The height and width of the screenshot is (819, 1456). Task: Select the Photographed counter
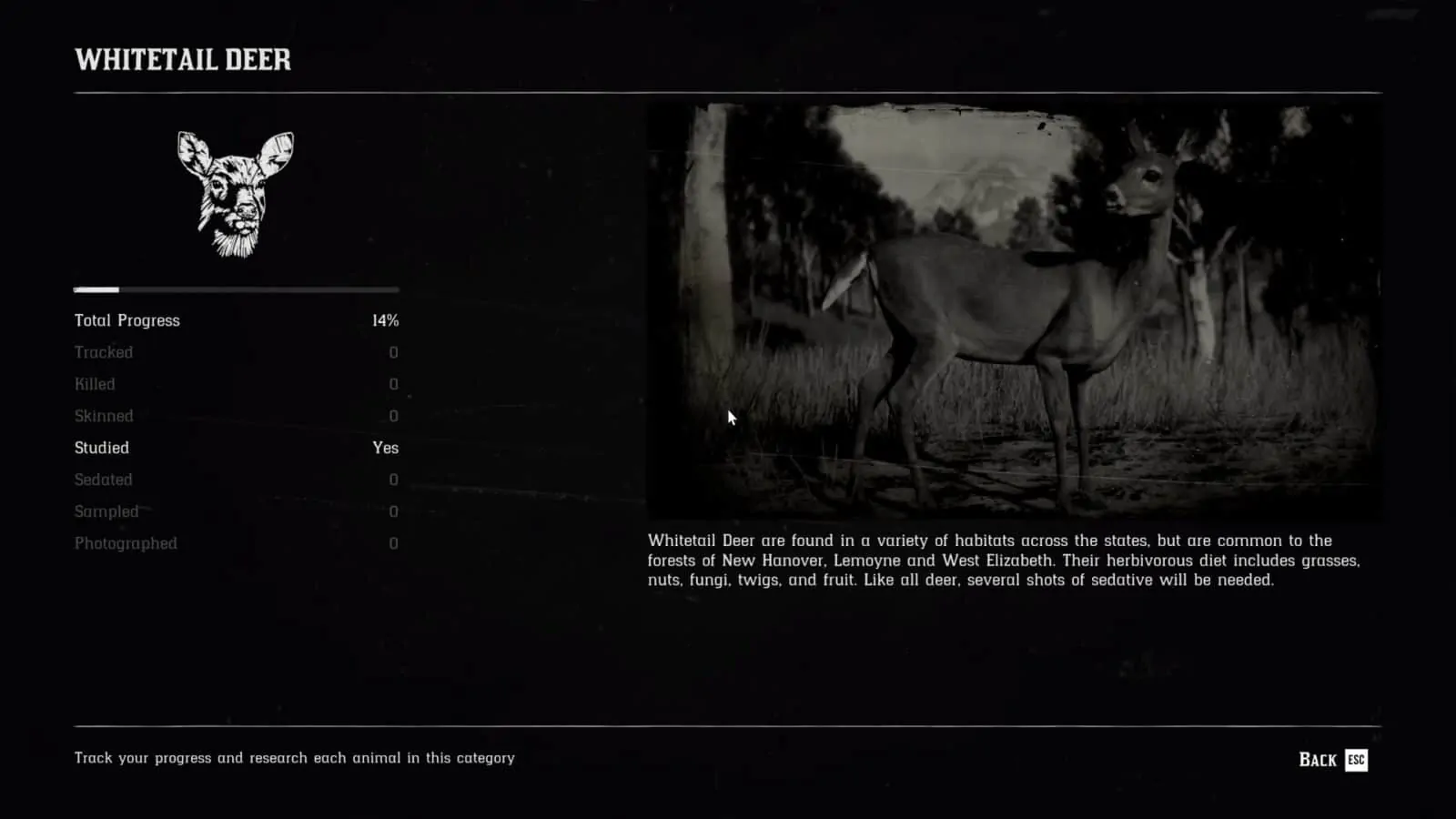coord(126,543)
